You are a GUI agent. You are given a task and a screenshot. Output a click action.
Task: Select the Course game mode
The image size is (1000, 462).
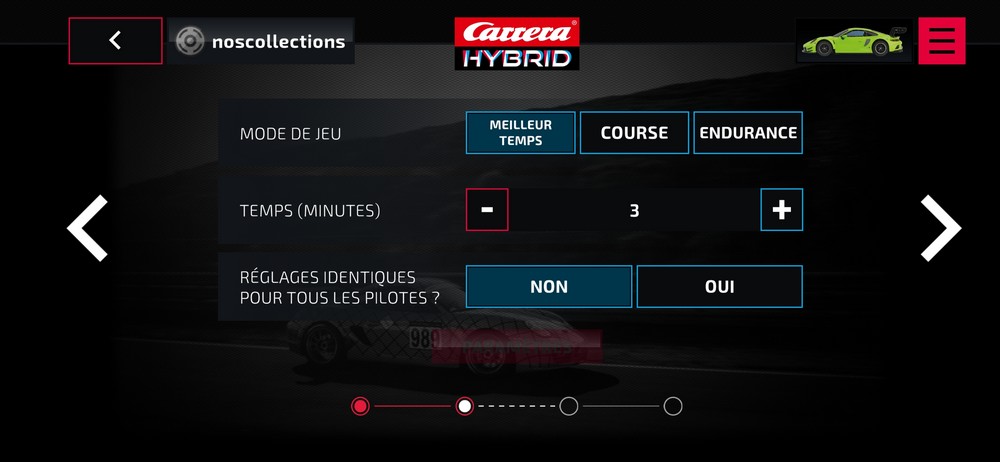click(x=634, y=132)
